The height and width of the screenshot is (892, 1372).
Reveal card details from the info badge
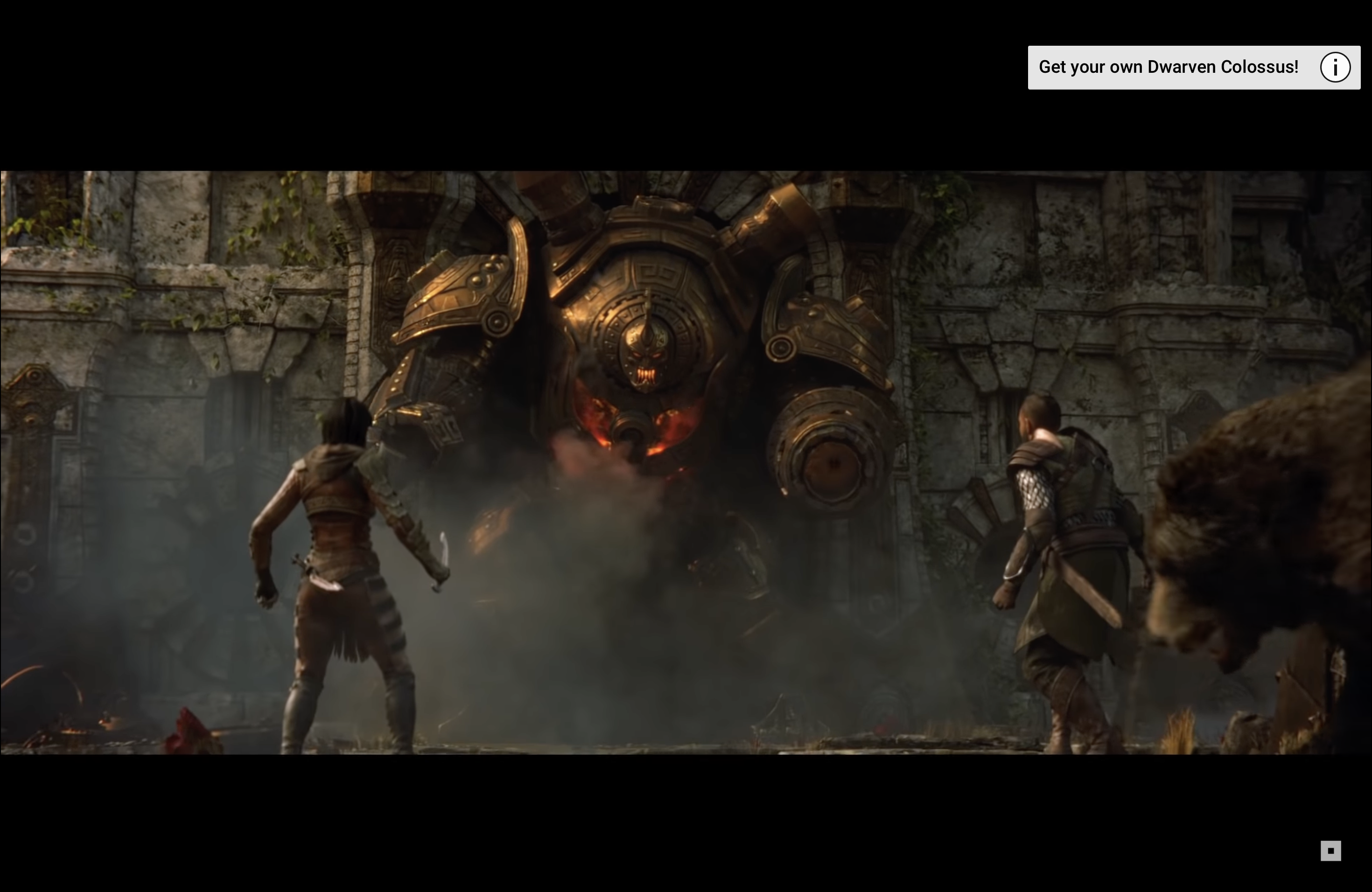[1335, 67]
